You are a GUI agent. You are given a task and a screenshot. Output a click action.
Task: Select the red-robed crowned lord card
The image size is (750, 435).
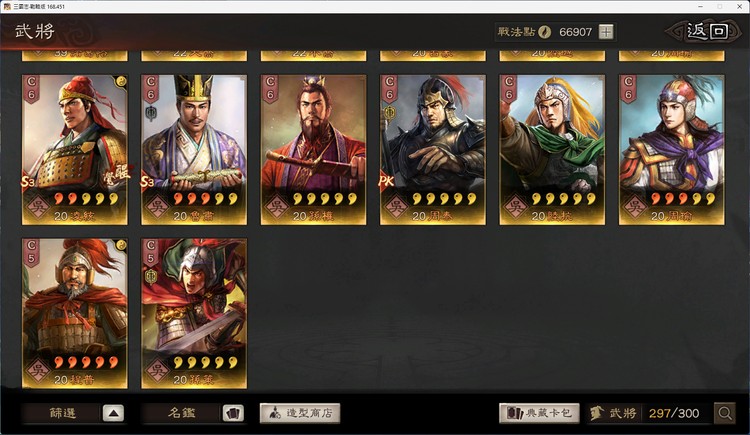point(314,148)
